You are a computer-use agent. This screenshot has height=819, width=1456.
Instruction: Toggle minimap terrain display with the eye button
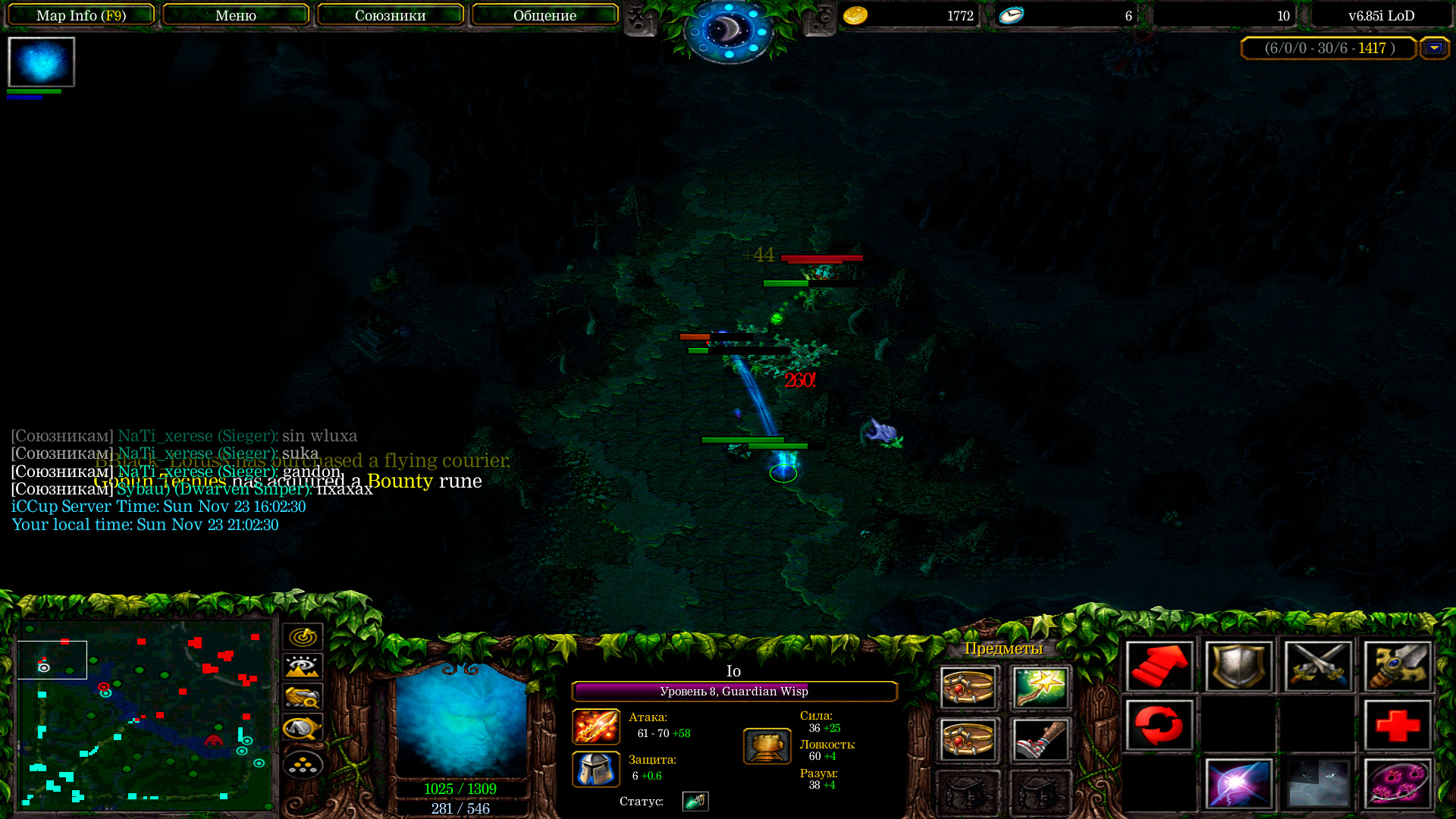(303, 667)
